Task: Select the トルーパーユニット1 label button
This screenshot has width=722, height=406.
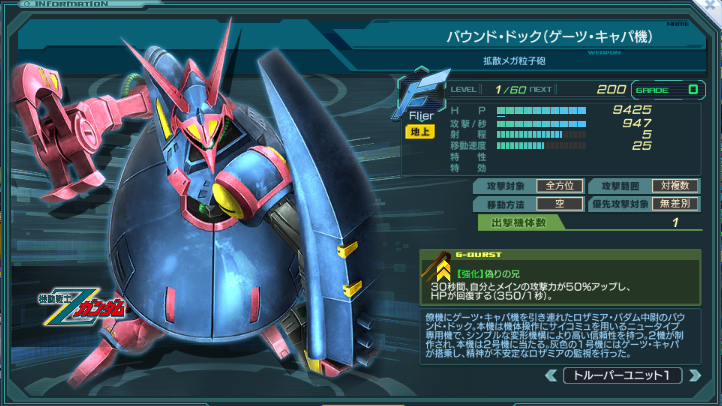Action: pos(621,376)
